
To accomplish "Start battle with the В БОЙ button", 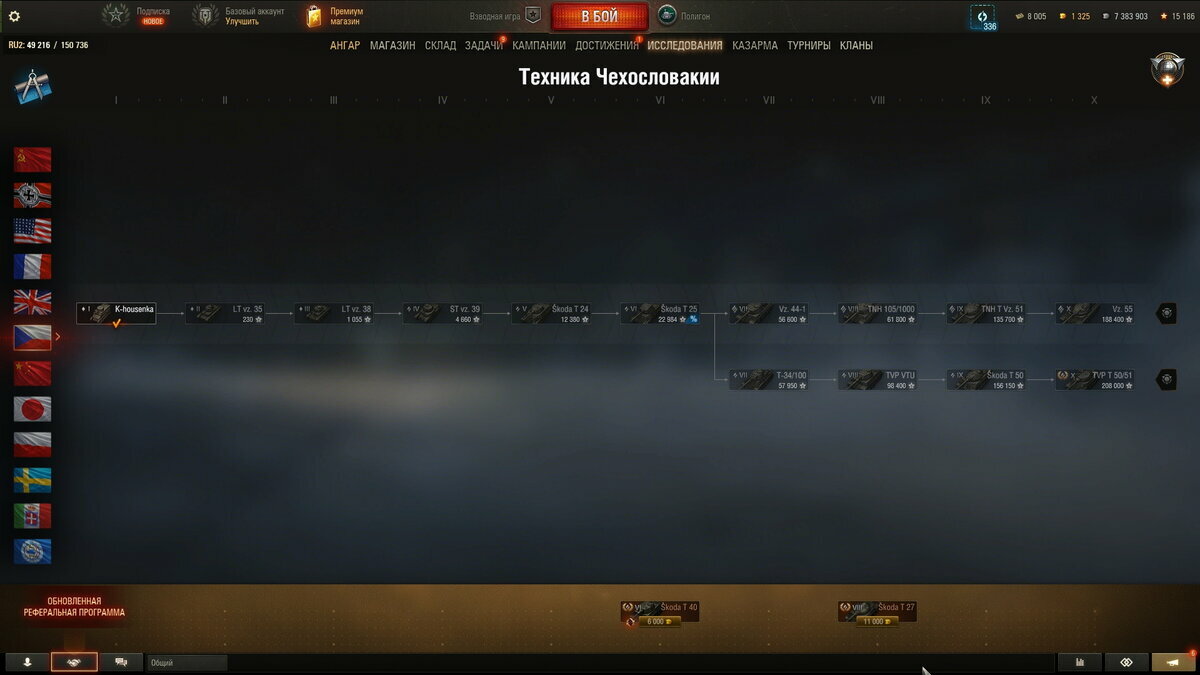I will [x=599, y=17].
